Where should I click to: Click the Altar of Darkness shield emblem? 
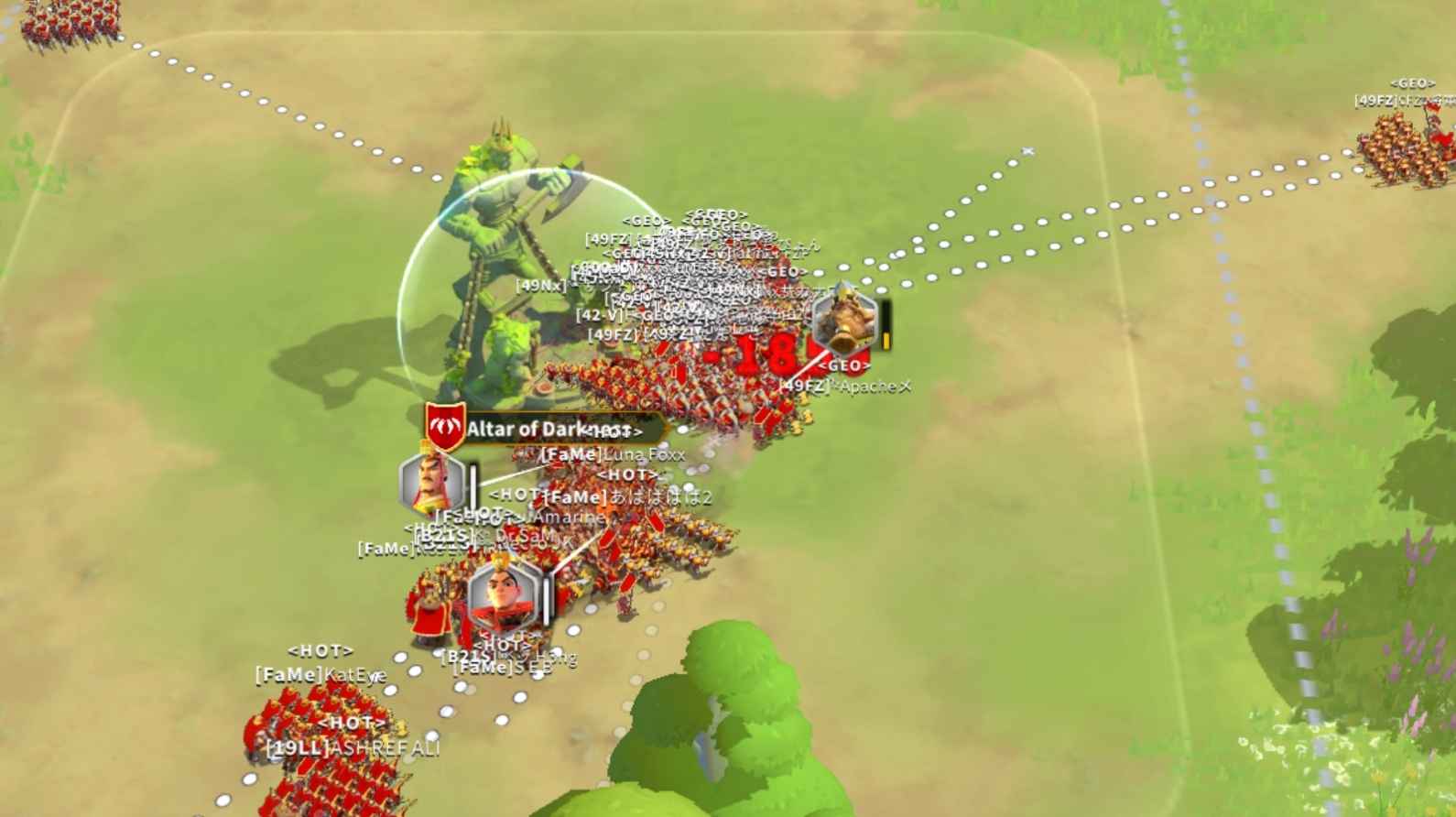[x=444, y=424]
